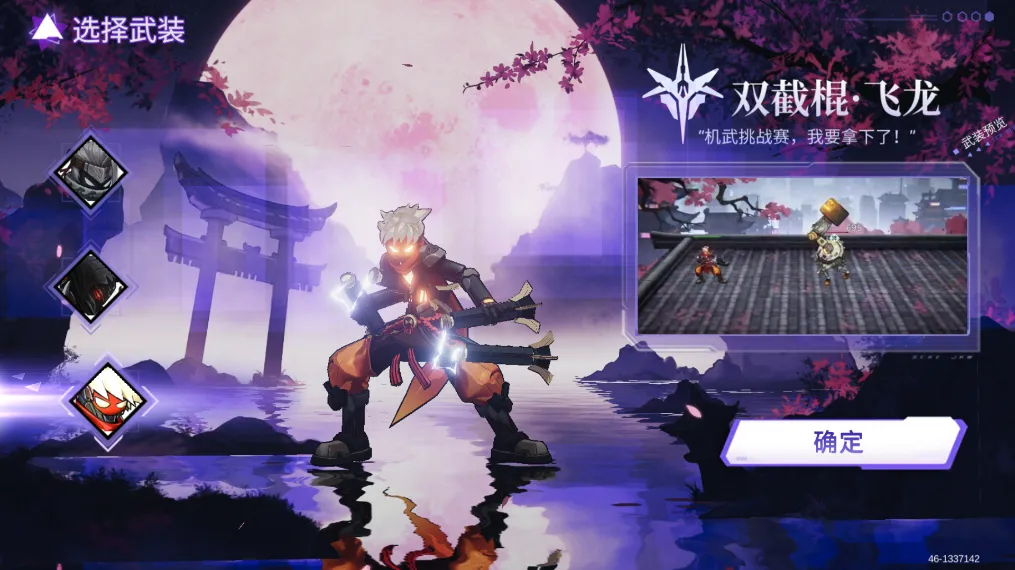The image size is (1015, 570).
Task: Choose the black armor red-eye armament
Action: tap(92, 287)
